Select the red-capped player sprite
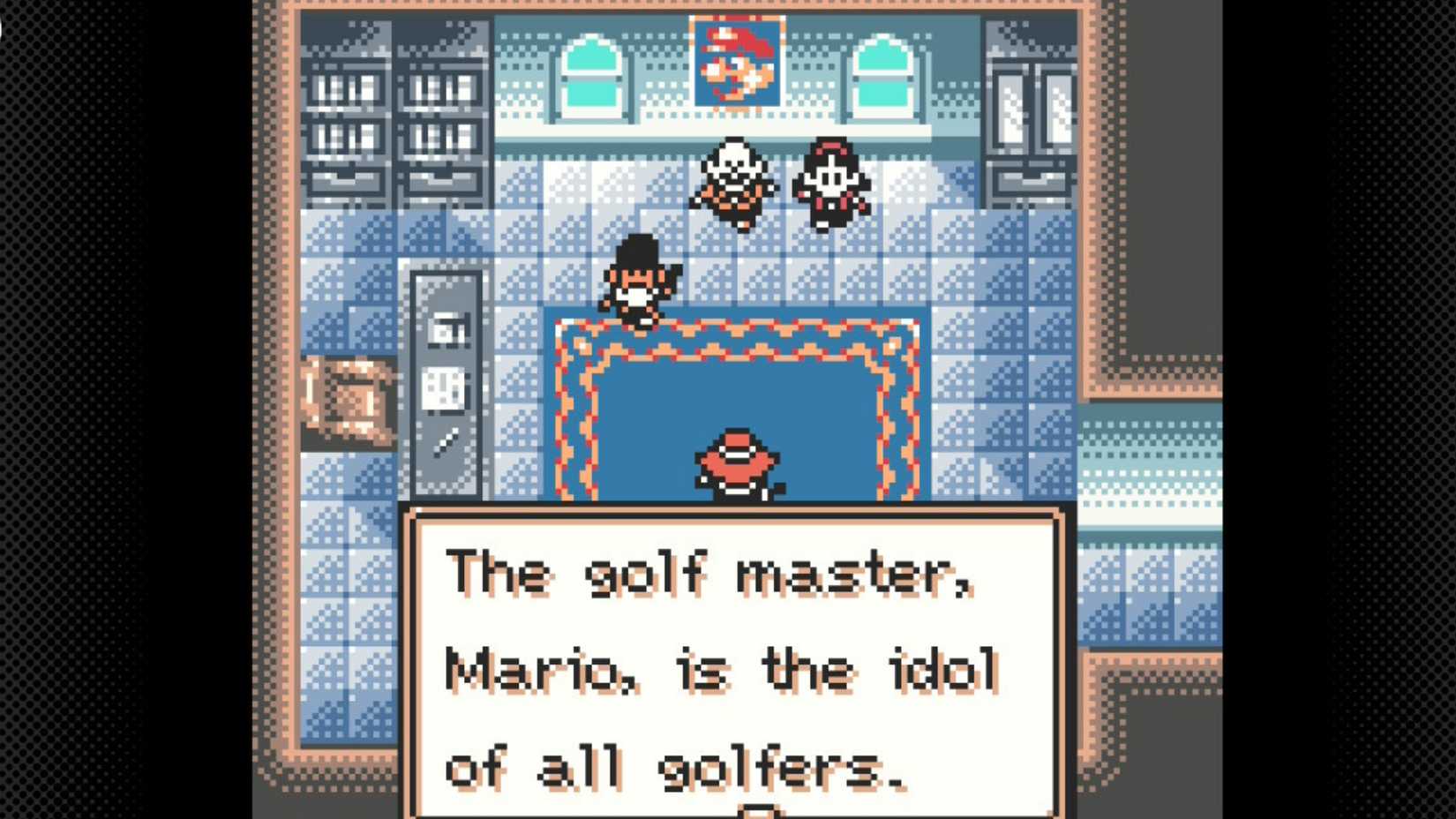Viewport: 1456px width, 819px height. coord(736,463)
